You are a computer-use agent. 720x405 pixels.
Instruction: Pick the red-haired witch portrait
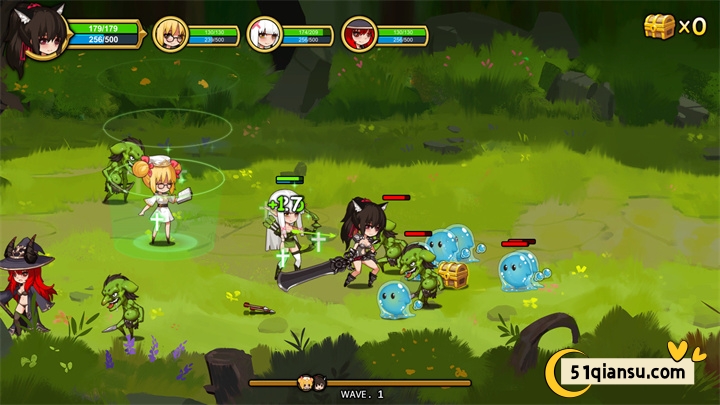(358, 34)
